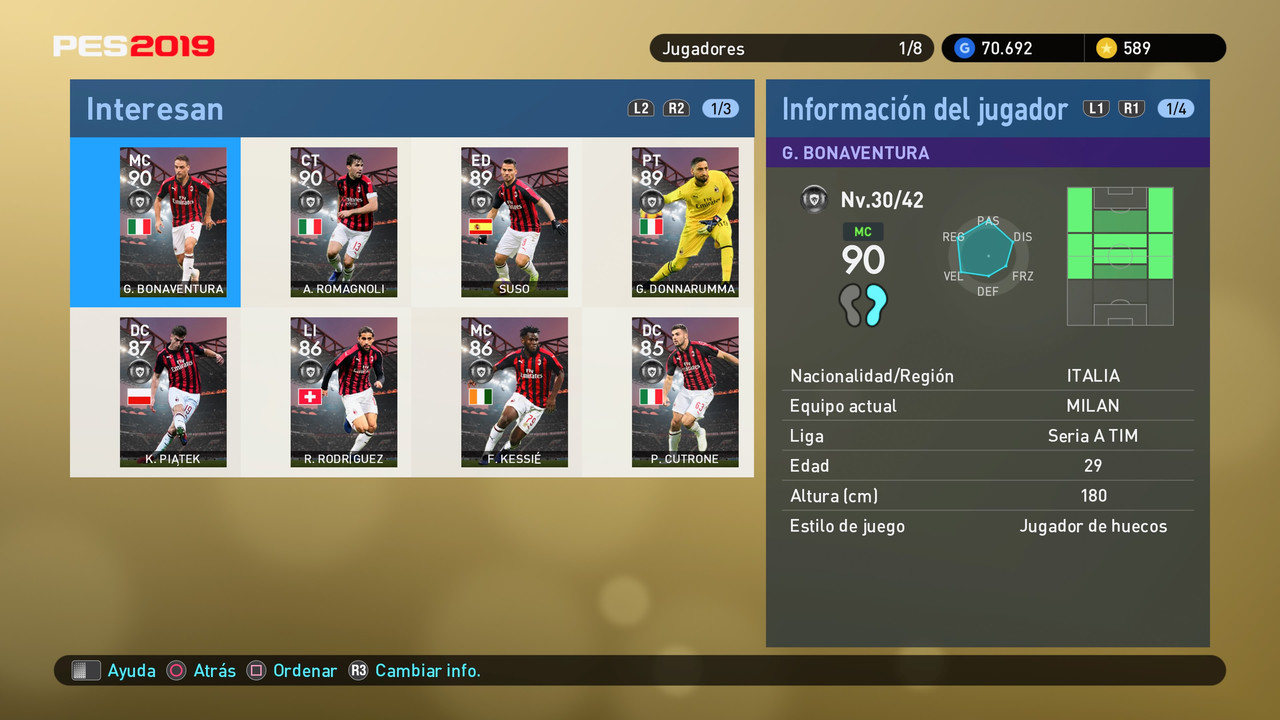Image resolution: width=1280 pixels, height=720 pixels.
Task: Click the PES 2019 logo
Action: coord(133,45)
